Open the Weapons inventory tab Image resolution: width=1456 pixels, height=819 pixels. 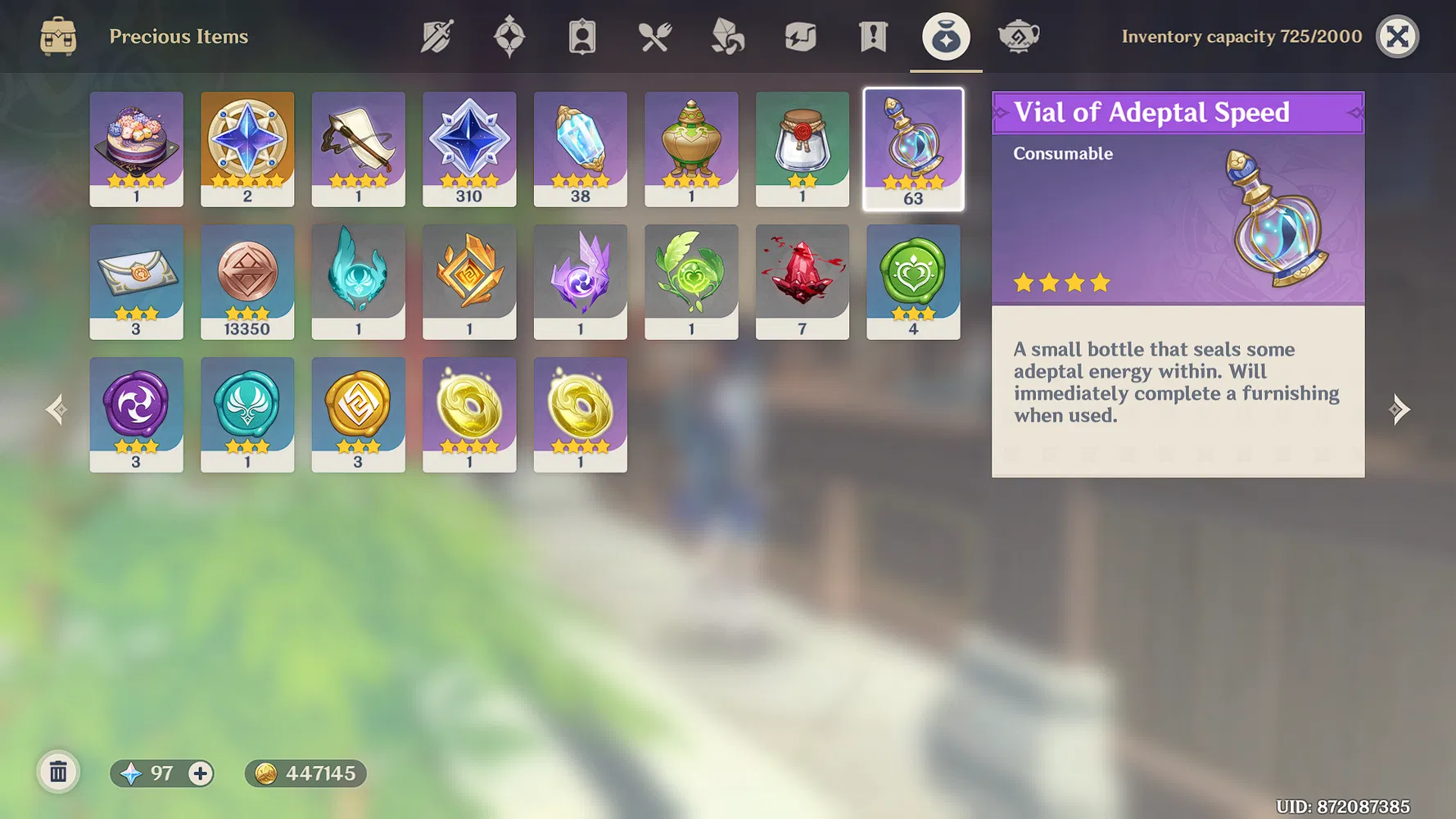pos(435,36)
